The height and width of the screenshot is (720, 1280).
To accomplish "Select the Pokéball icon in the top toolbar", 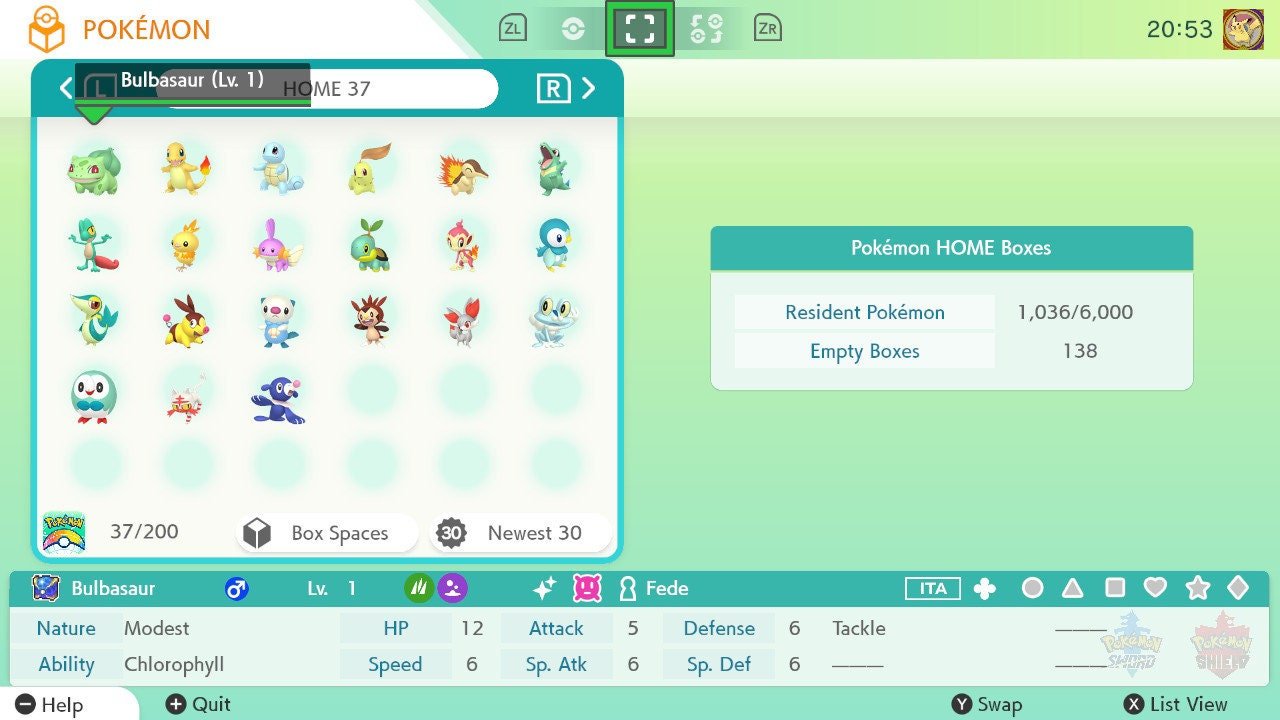I will pos(575,27).
